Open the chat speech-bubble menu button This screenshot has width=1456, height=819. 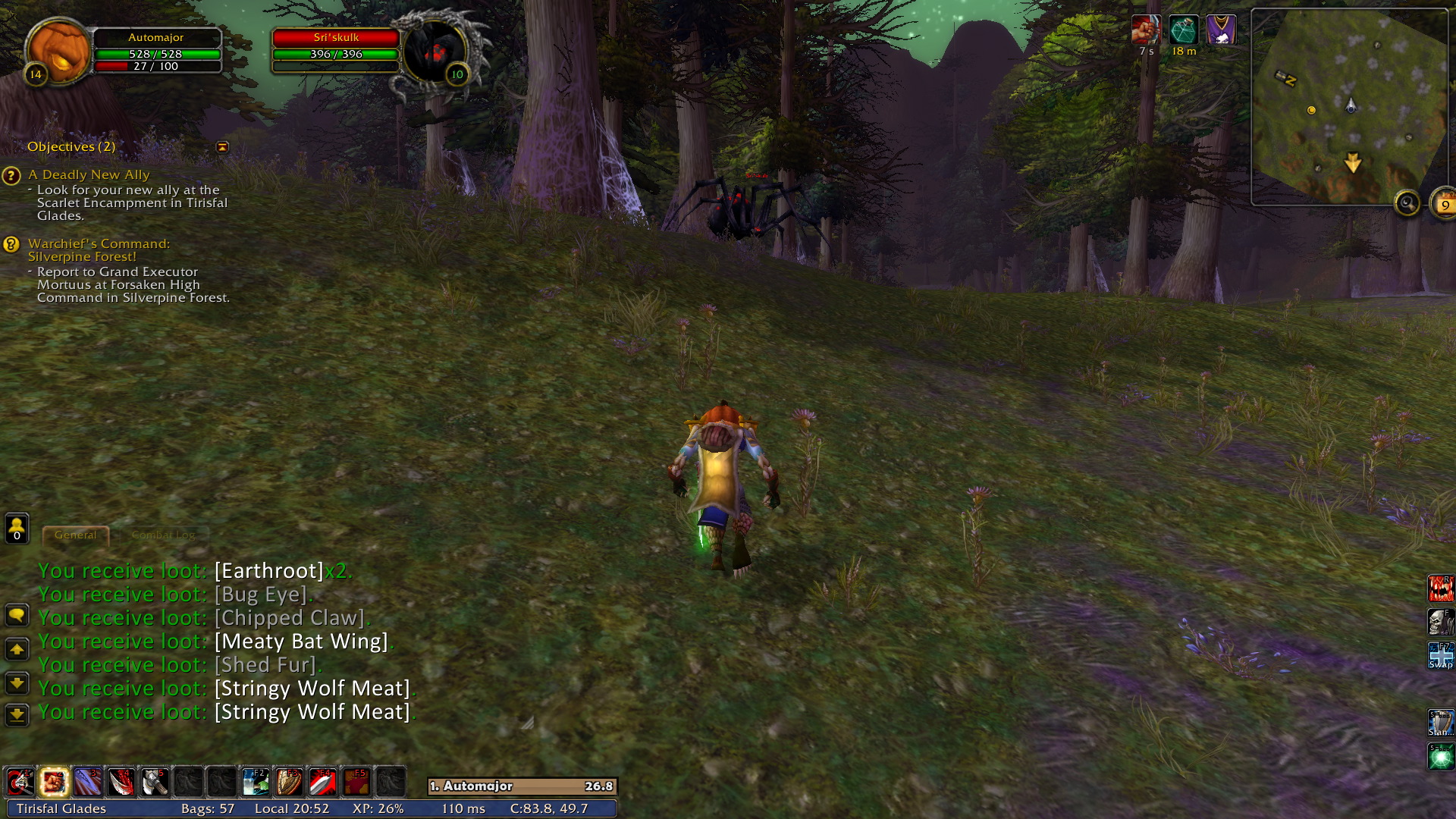coord(17,615)
